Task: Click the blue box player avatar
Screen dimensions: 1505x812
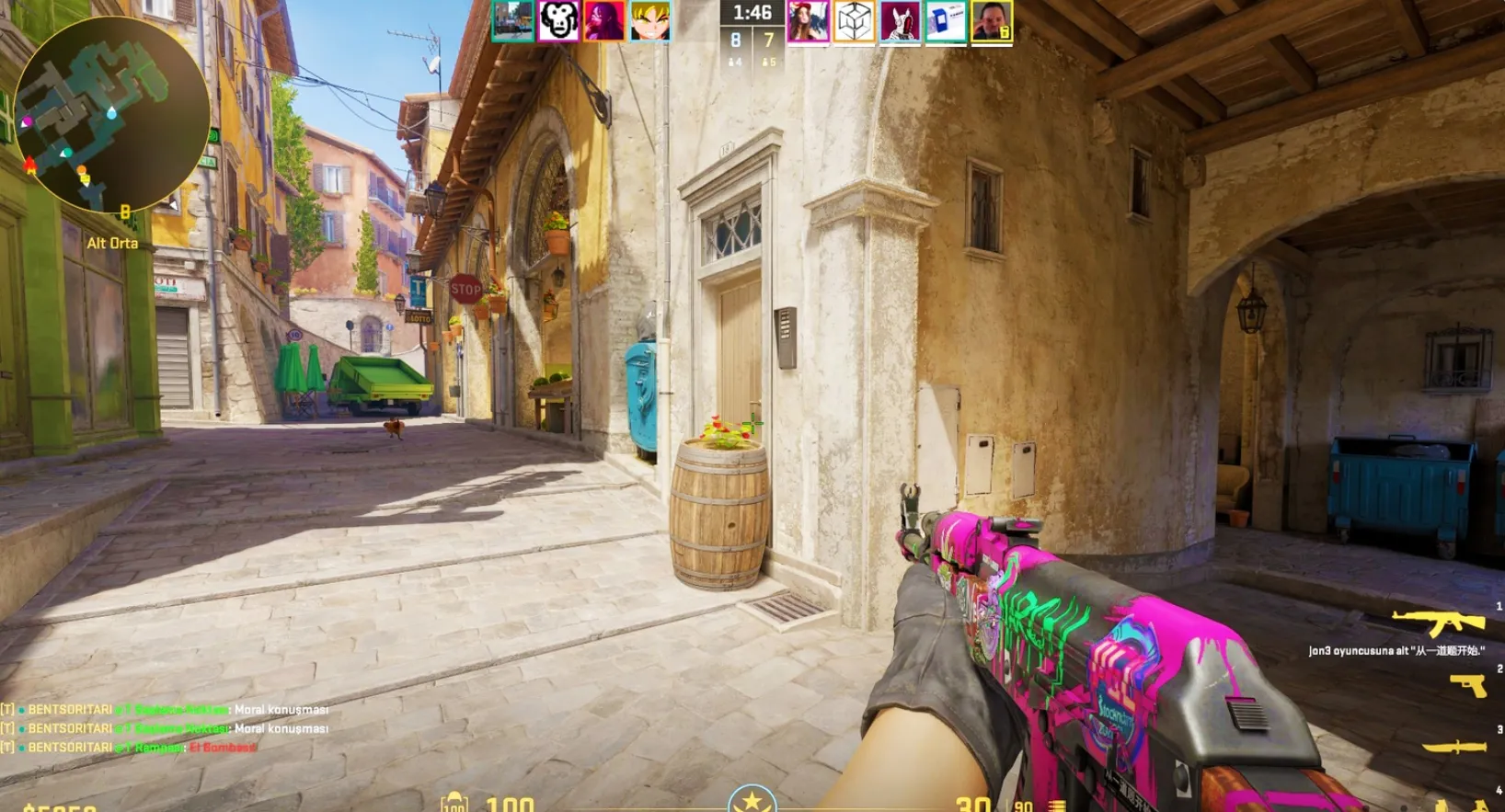Action: pos(946,22)
